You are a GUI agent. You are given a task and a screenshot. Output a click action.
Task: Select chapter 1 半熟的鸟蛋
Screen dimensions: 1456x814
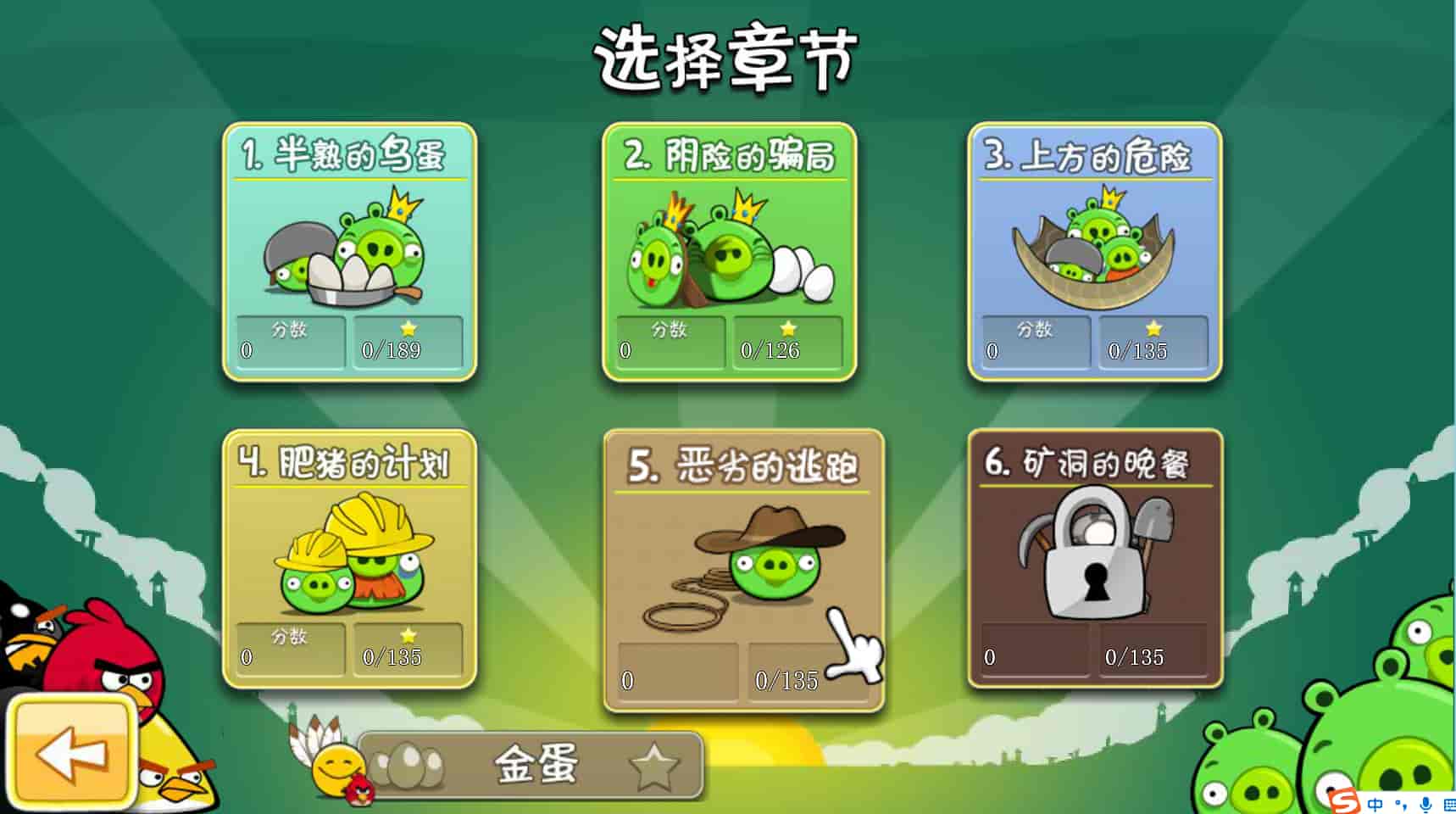(x=349, y=252)
